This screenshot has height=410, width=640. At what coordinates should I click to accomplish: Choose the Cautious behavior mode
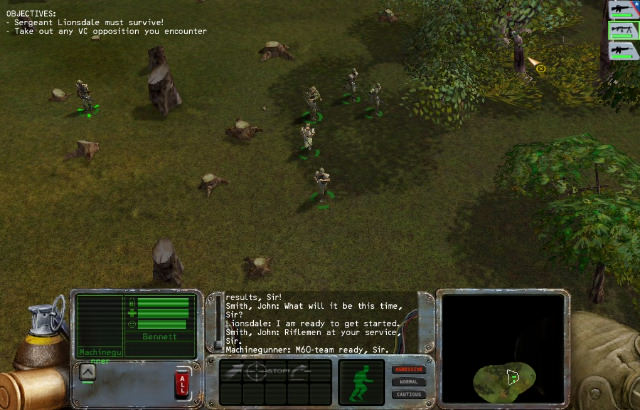[410, 393]
